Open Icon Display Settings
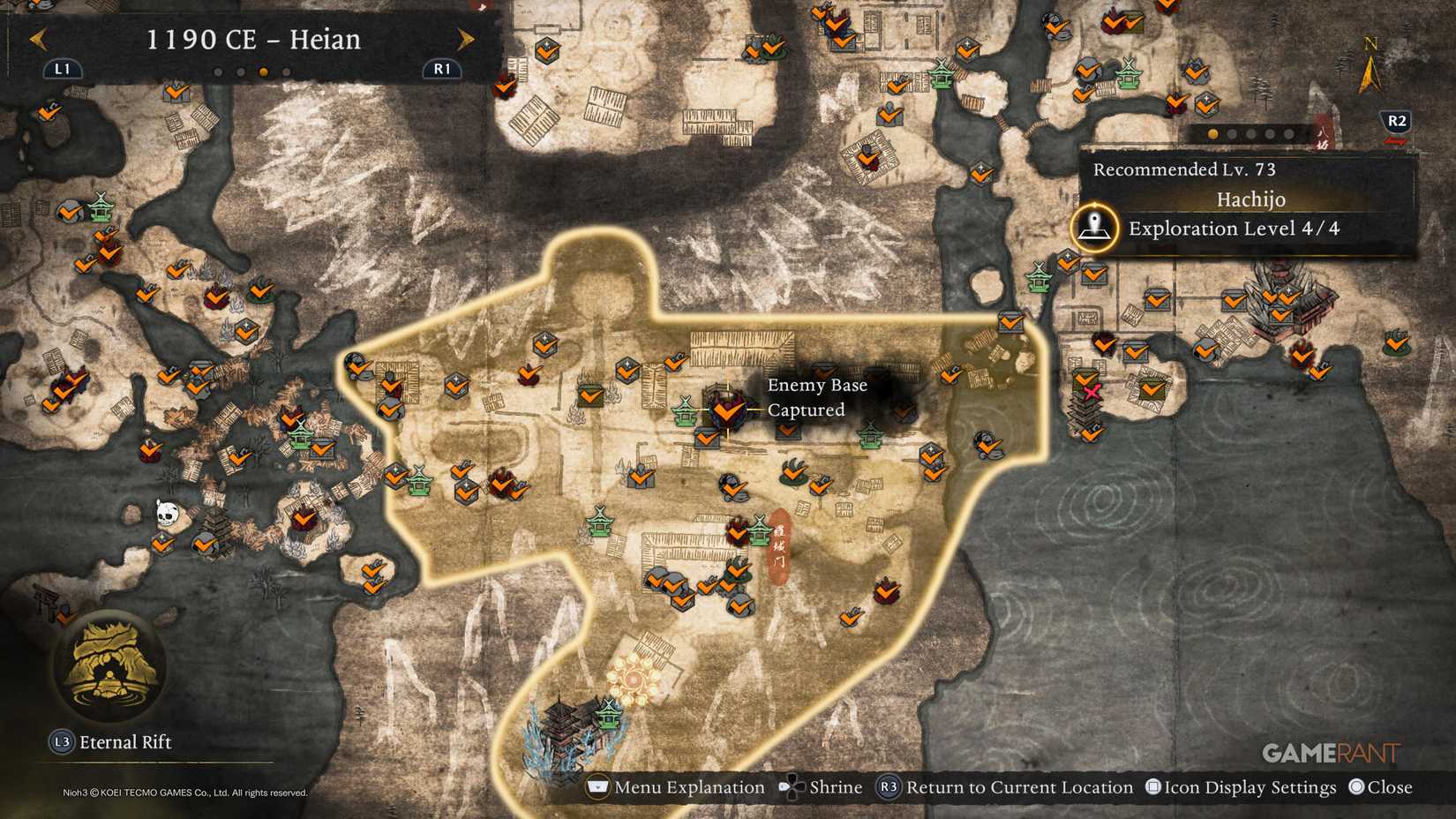 point(1154,786)
